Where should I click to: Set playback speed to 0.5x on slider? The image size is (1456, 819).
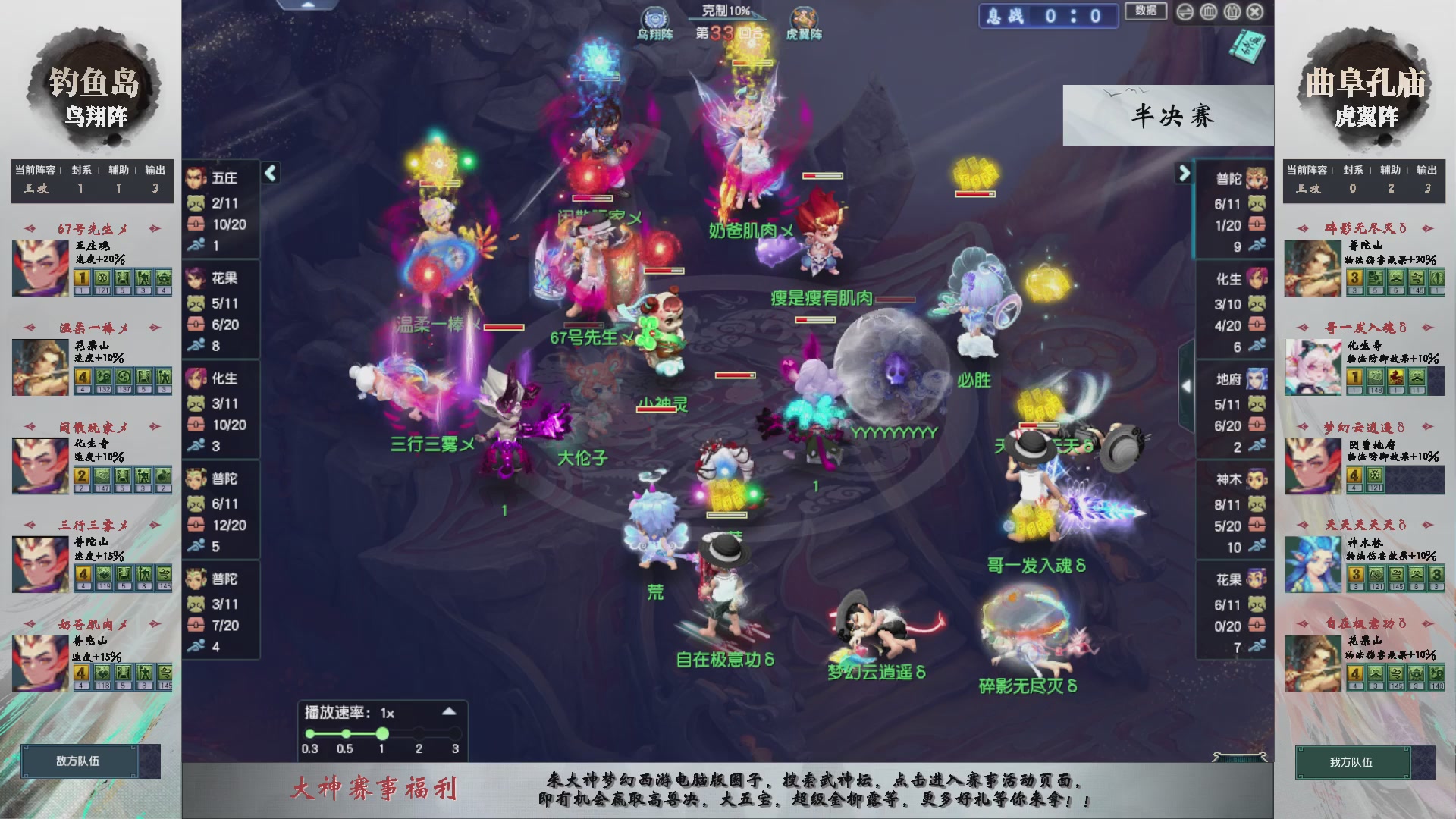pos(346,733)
